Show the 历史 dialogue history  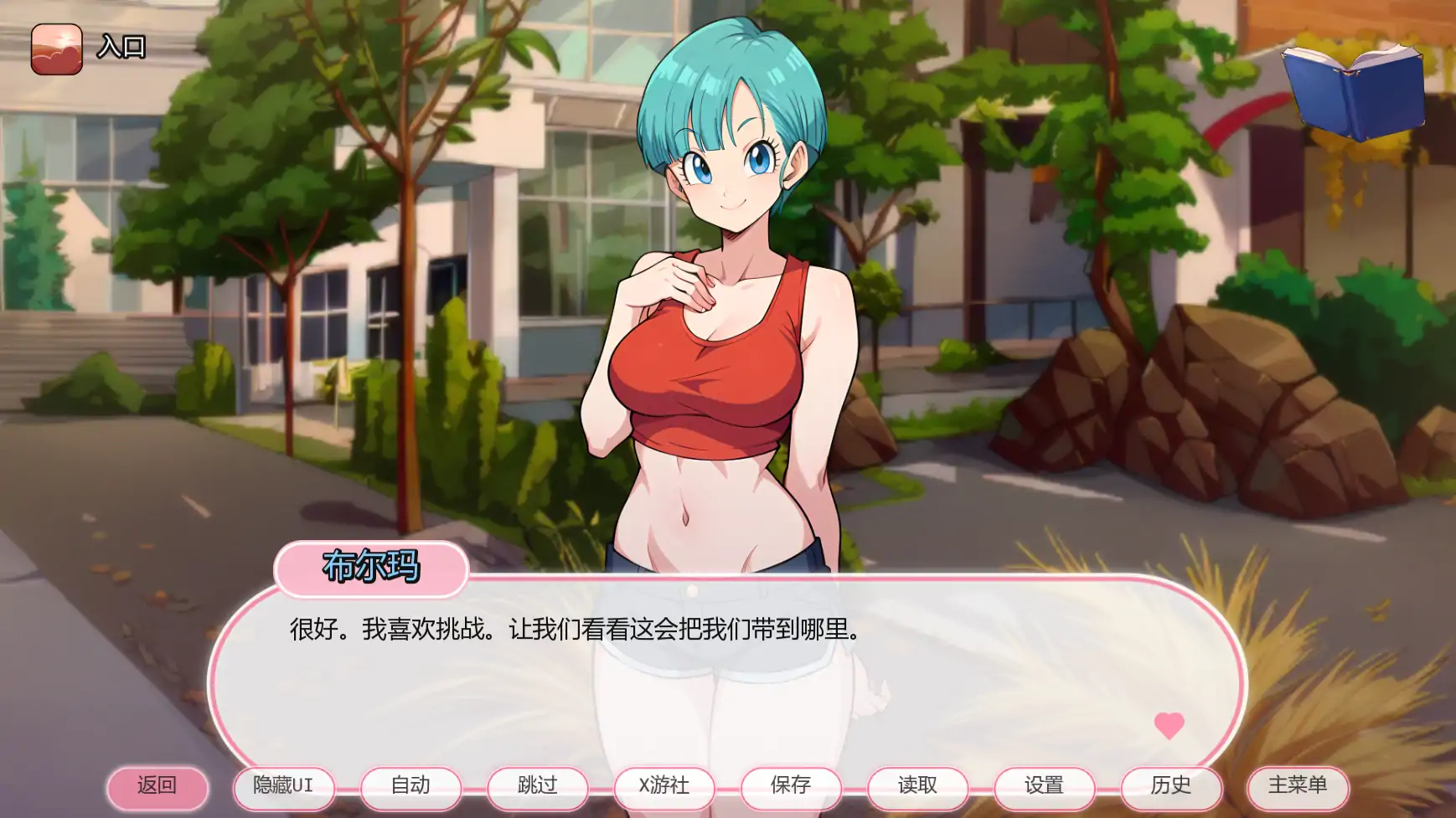click(1171, 787)
